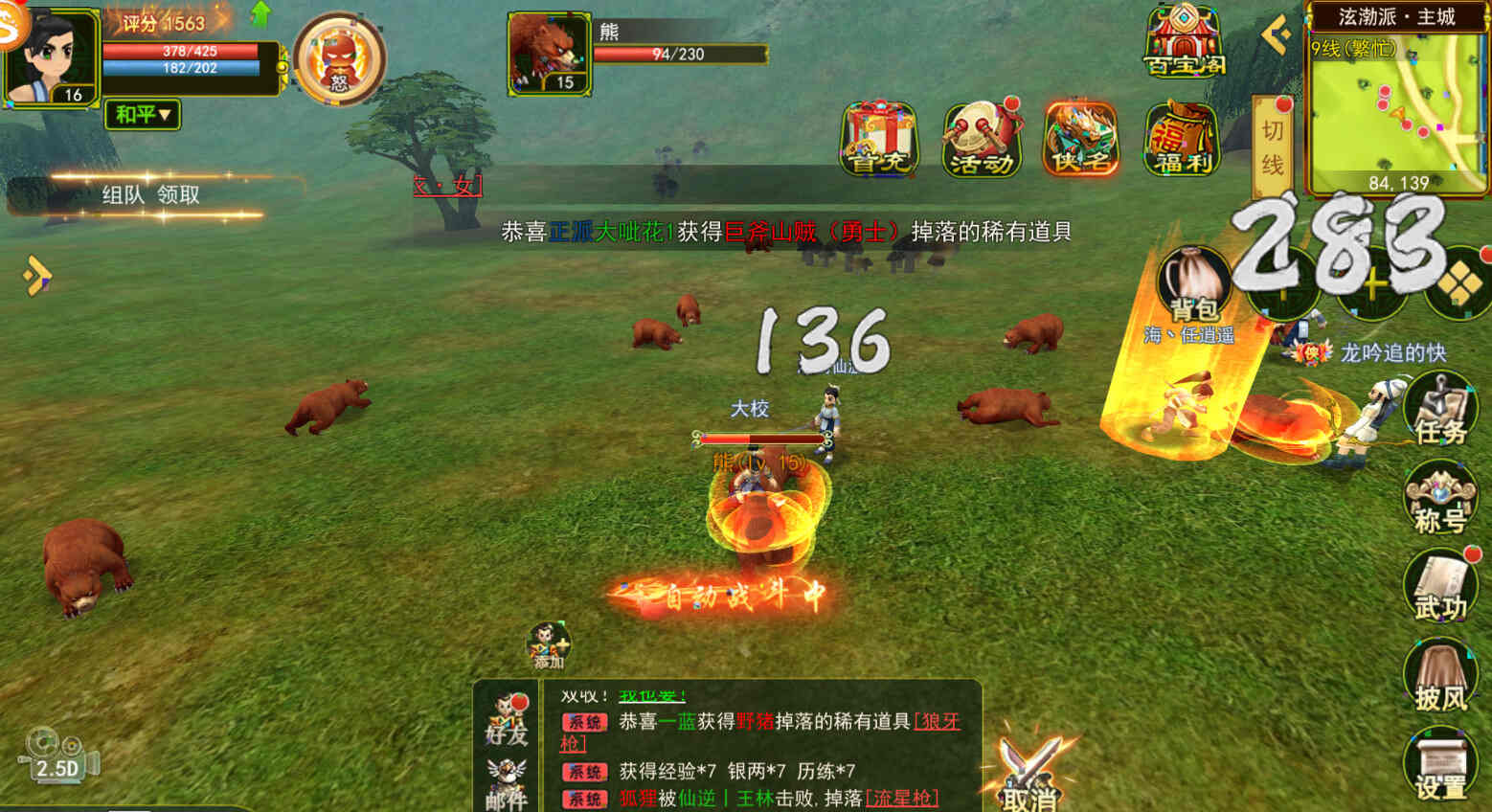Open the 任务 quest menu

[1439, 409]
